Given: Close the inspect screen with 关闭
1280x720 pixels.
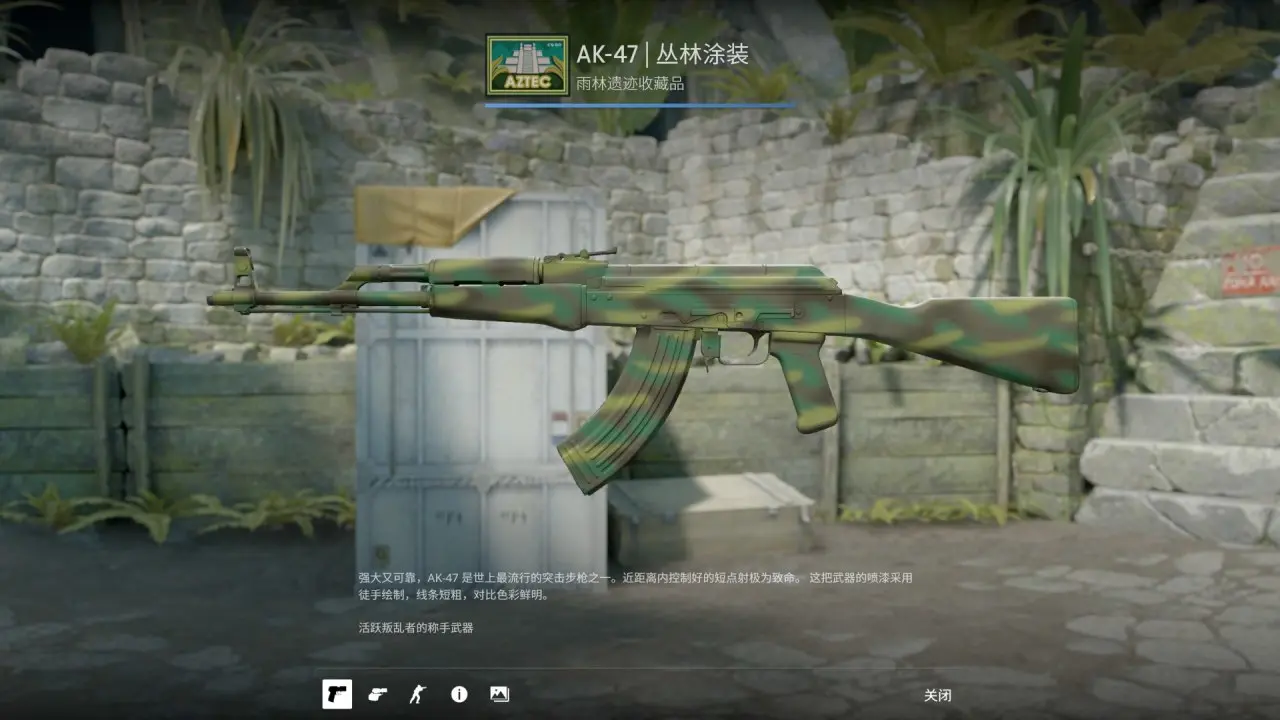Looking at the screenshot, I should point(937,695).
